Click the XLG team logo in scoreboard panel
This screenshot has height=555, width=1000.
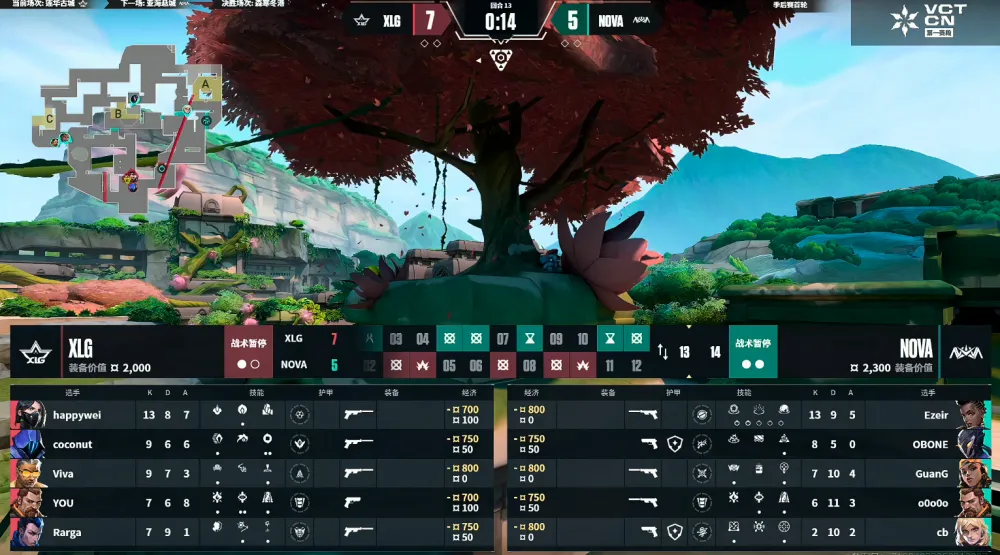click(38, 352)
